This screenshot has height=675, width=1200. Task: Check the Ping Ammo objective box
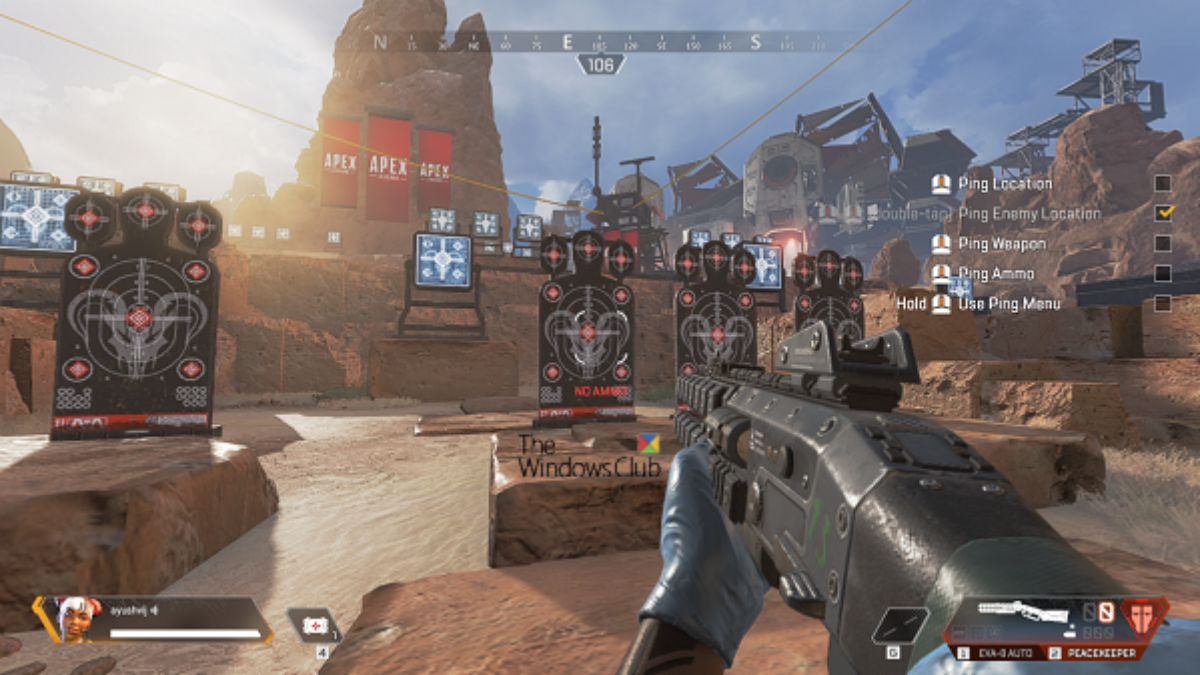point(1162,273)
